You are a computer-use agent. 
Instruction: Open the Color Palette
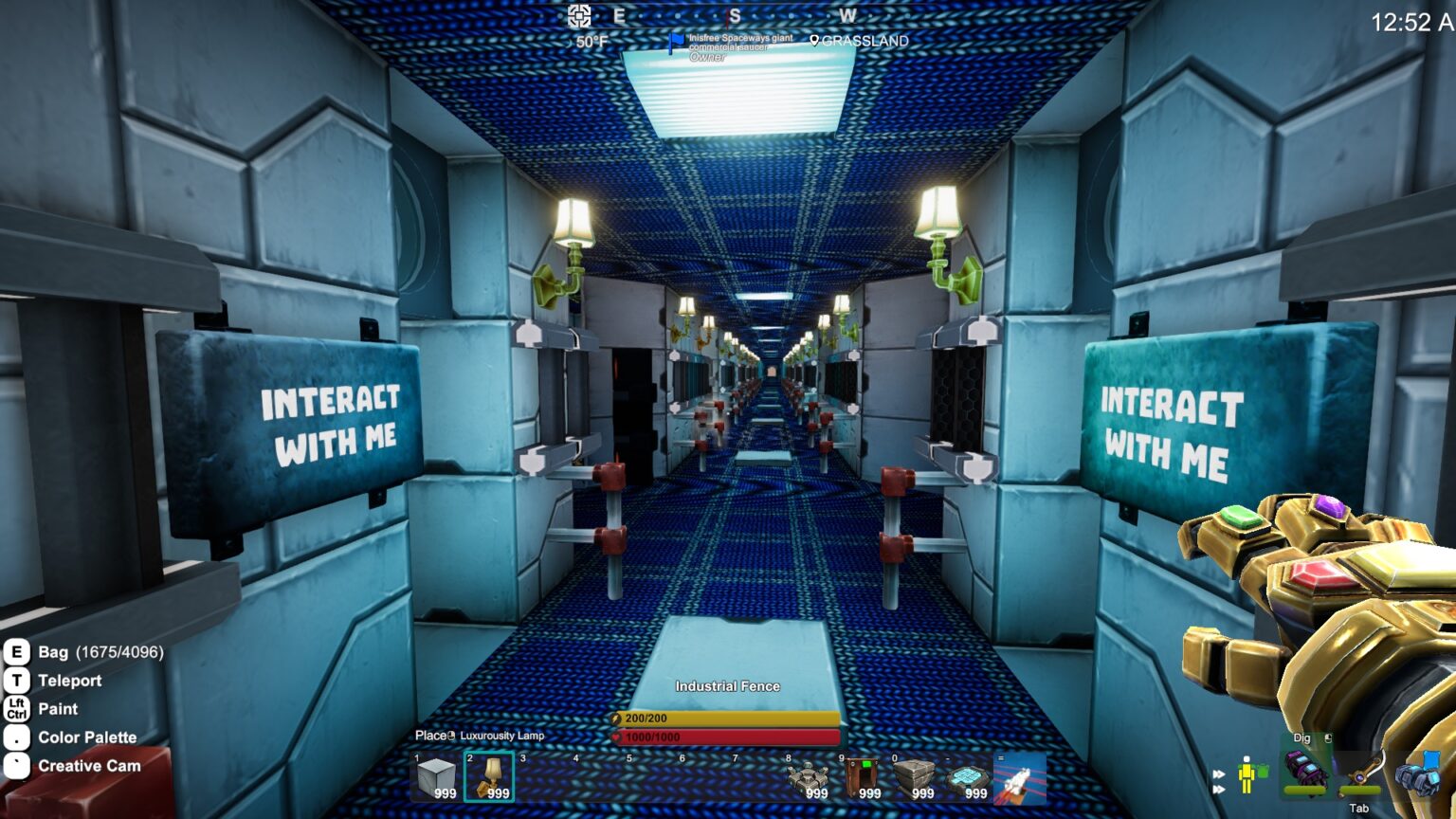87,737
